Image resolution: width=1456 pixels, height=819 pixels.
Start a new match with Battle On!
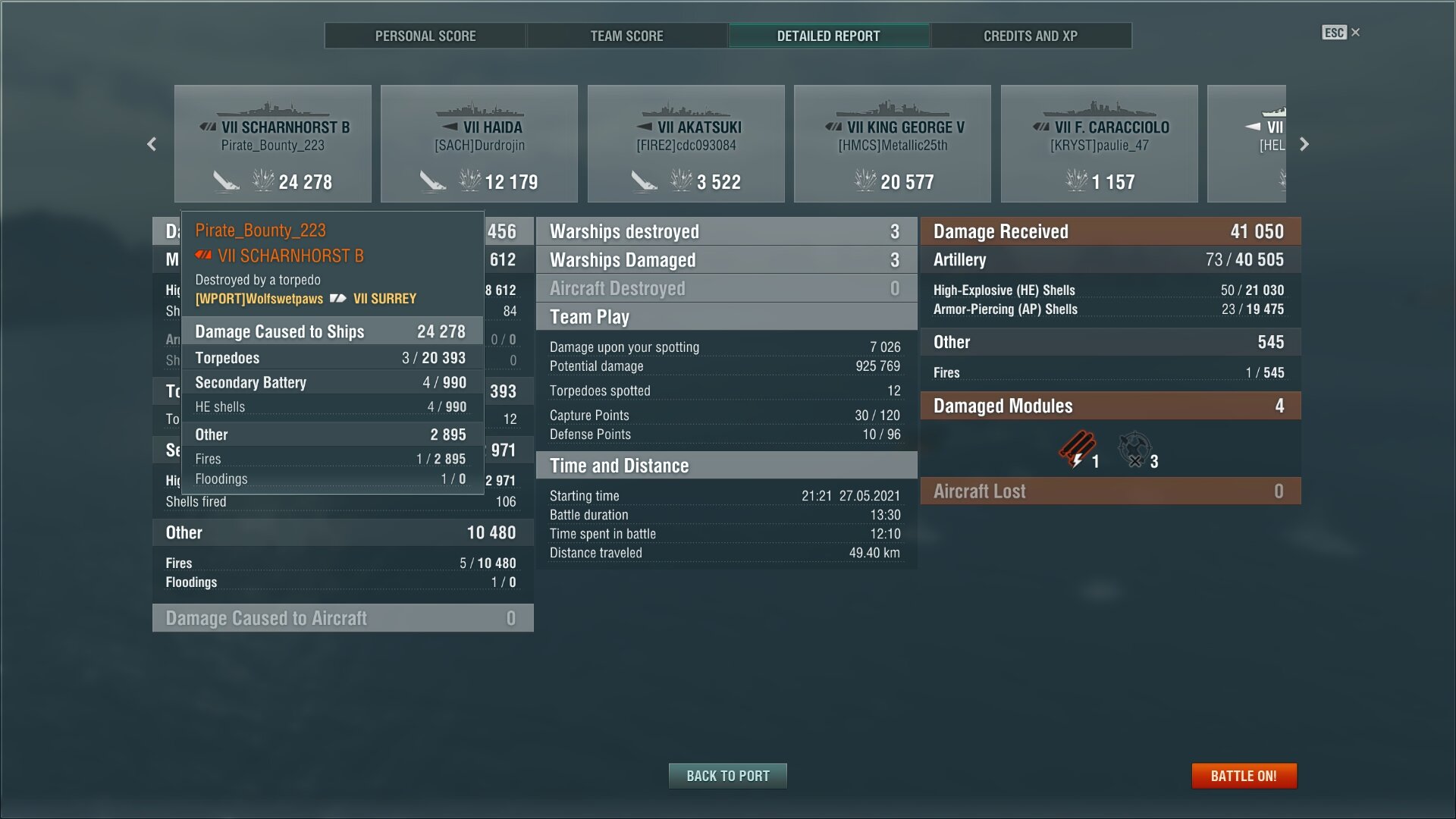(x=1244, y=776)
